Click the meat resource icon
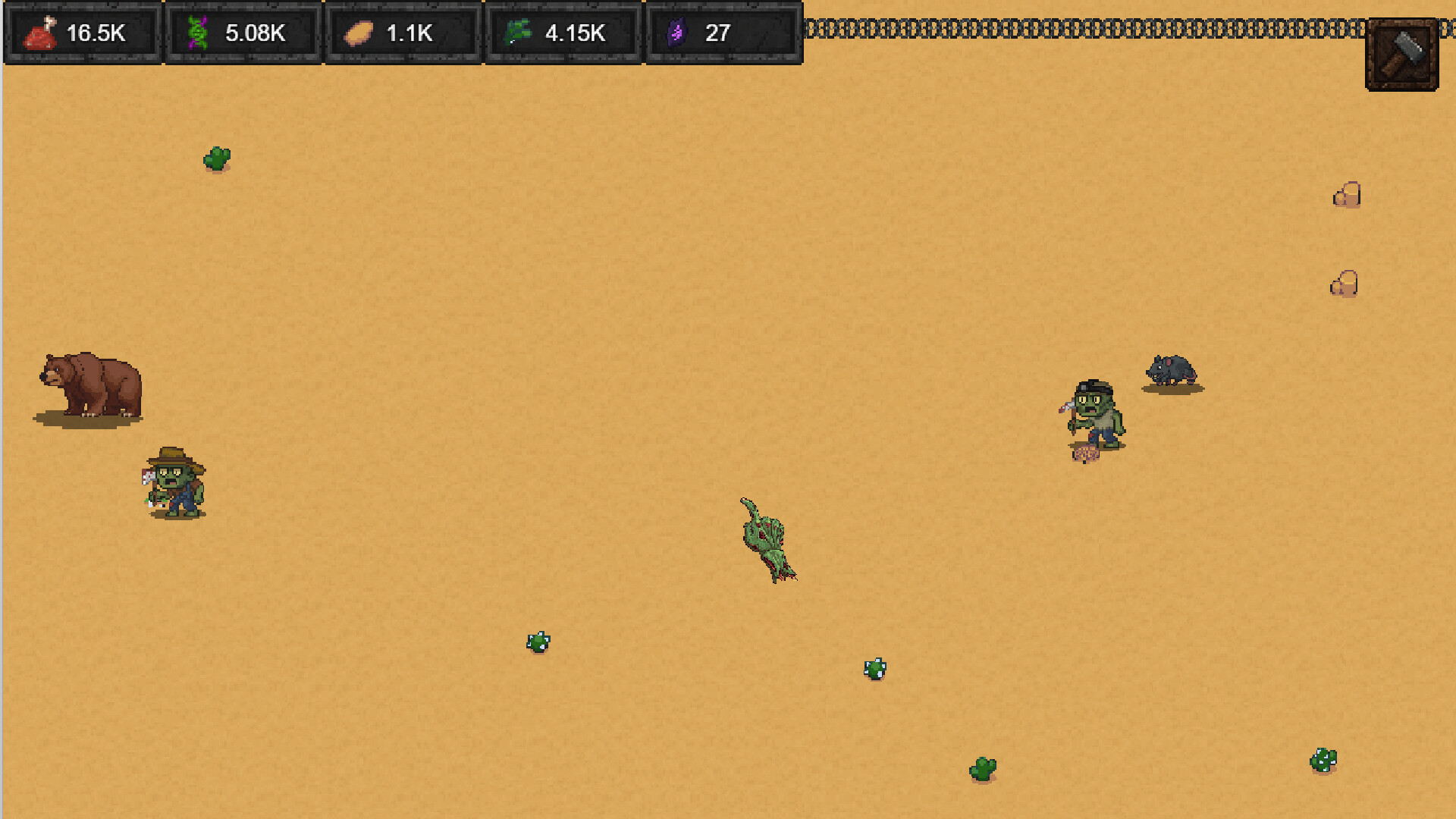The image size is (1456, 819). [x=39, y=32]
